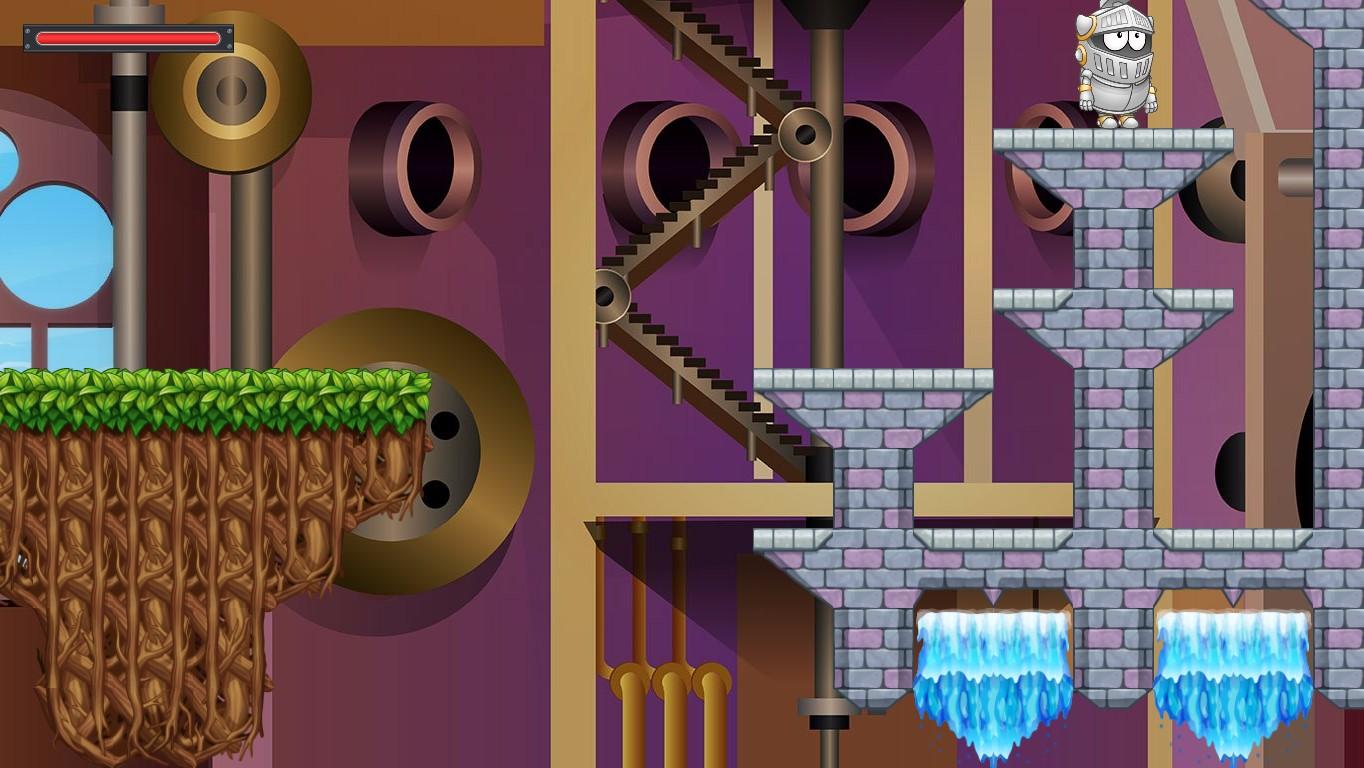Image resolution: width=1364 pixels, height=768 pixels.
Task: Select the large golden disc with holes
Action: [420, 450]
